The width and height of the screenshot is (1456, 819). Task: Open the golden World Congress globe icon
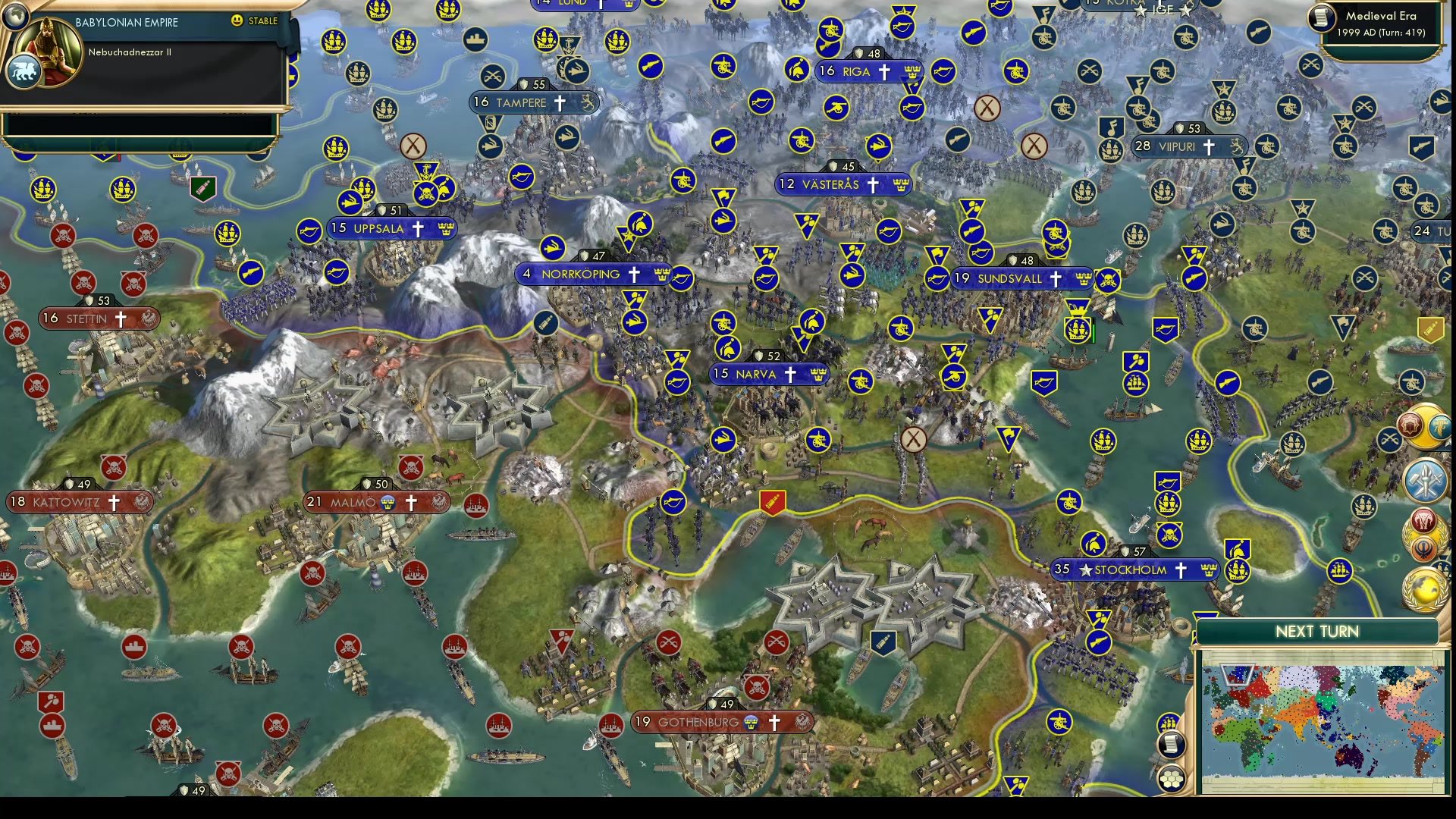pos(1424,591)
